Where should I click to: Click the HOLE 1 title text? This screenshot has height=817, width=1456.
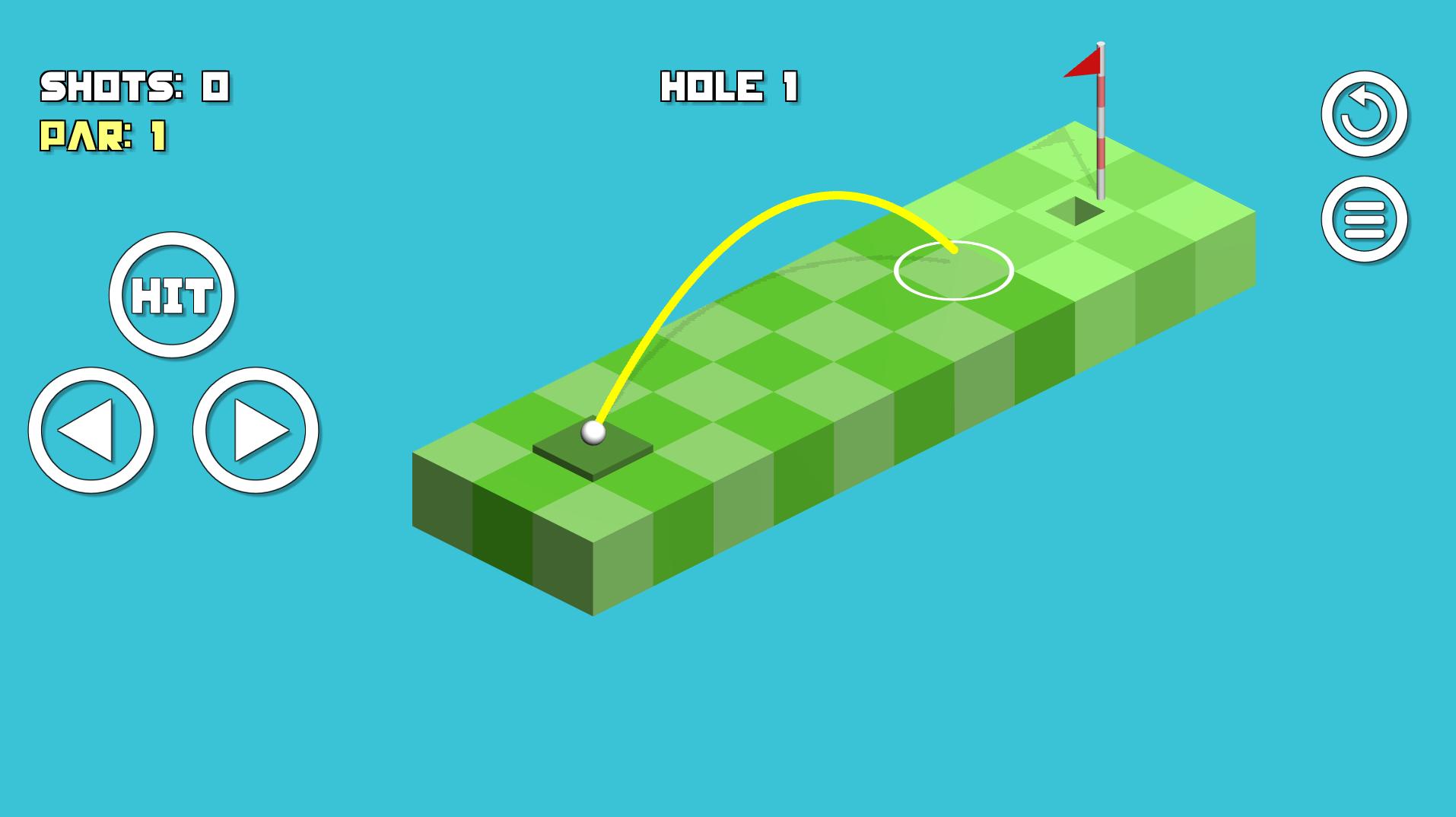(x=728, y=85)
